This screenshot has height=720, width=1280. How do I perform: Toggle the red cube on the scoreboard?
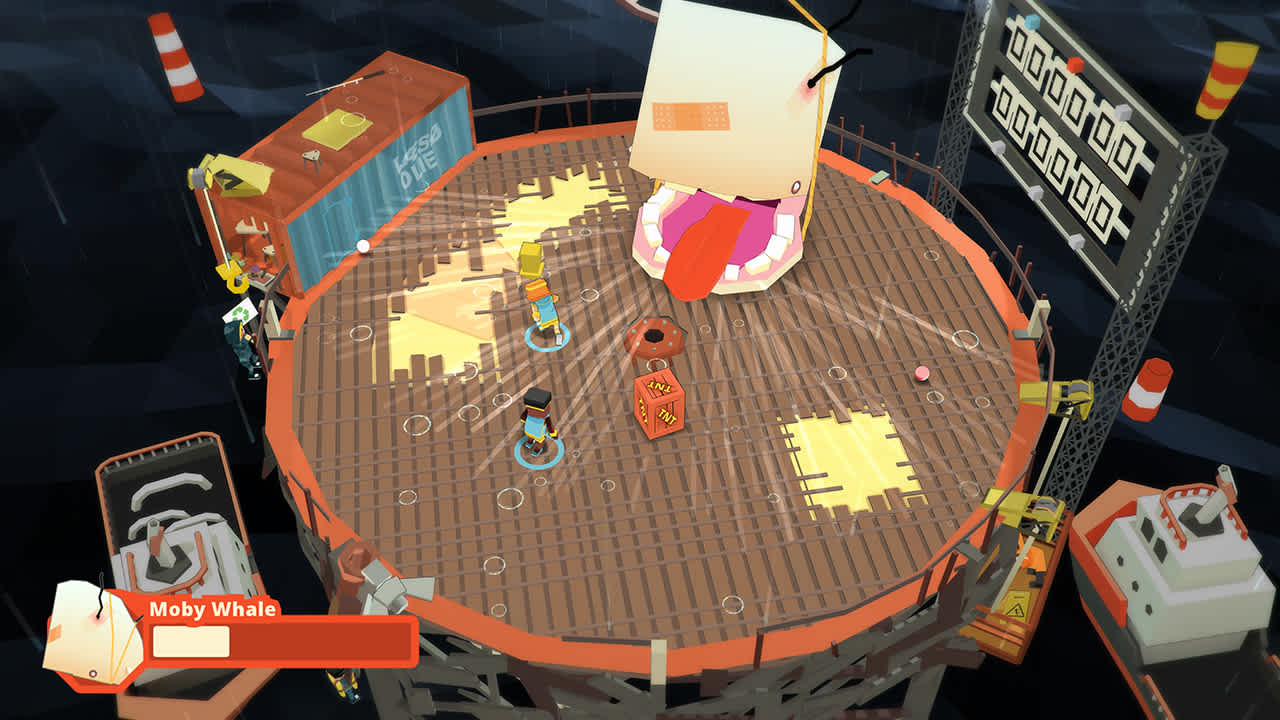click(x=1073, y=64)
